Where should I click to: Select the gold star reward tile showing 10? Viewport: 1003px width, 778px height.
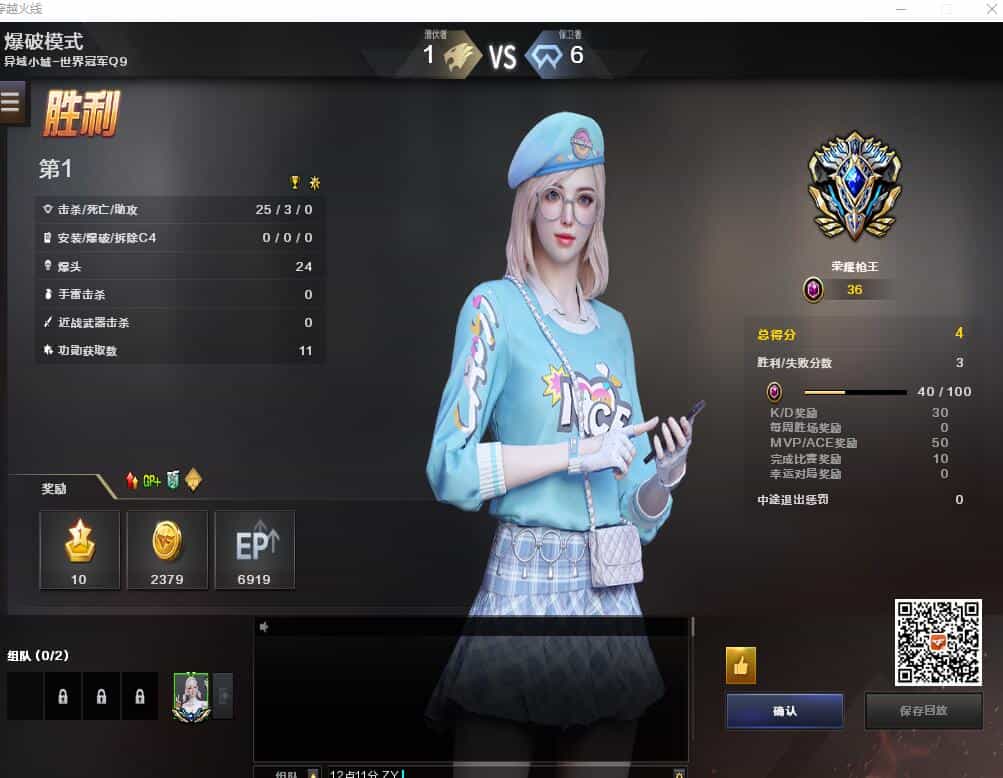point(79,549)
